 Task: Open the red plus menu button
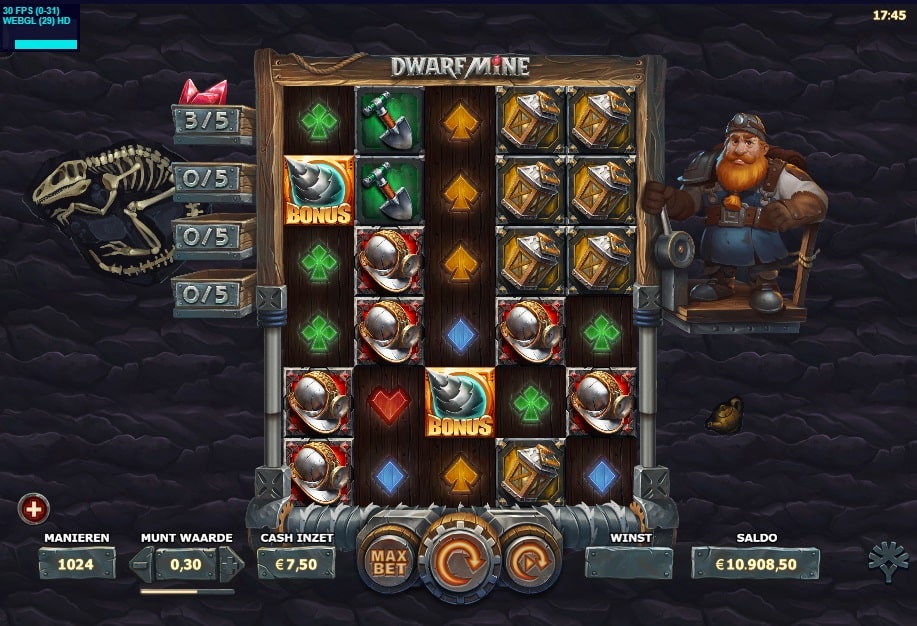coord(34,509)
